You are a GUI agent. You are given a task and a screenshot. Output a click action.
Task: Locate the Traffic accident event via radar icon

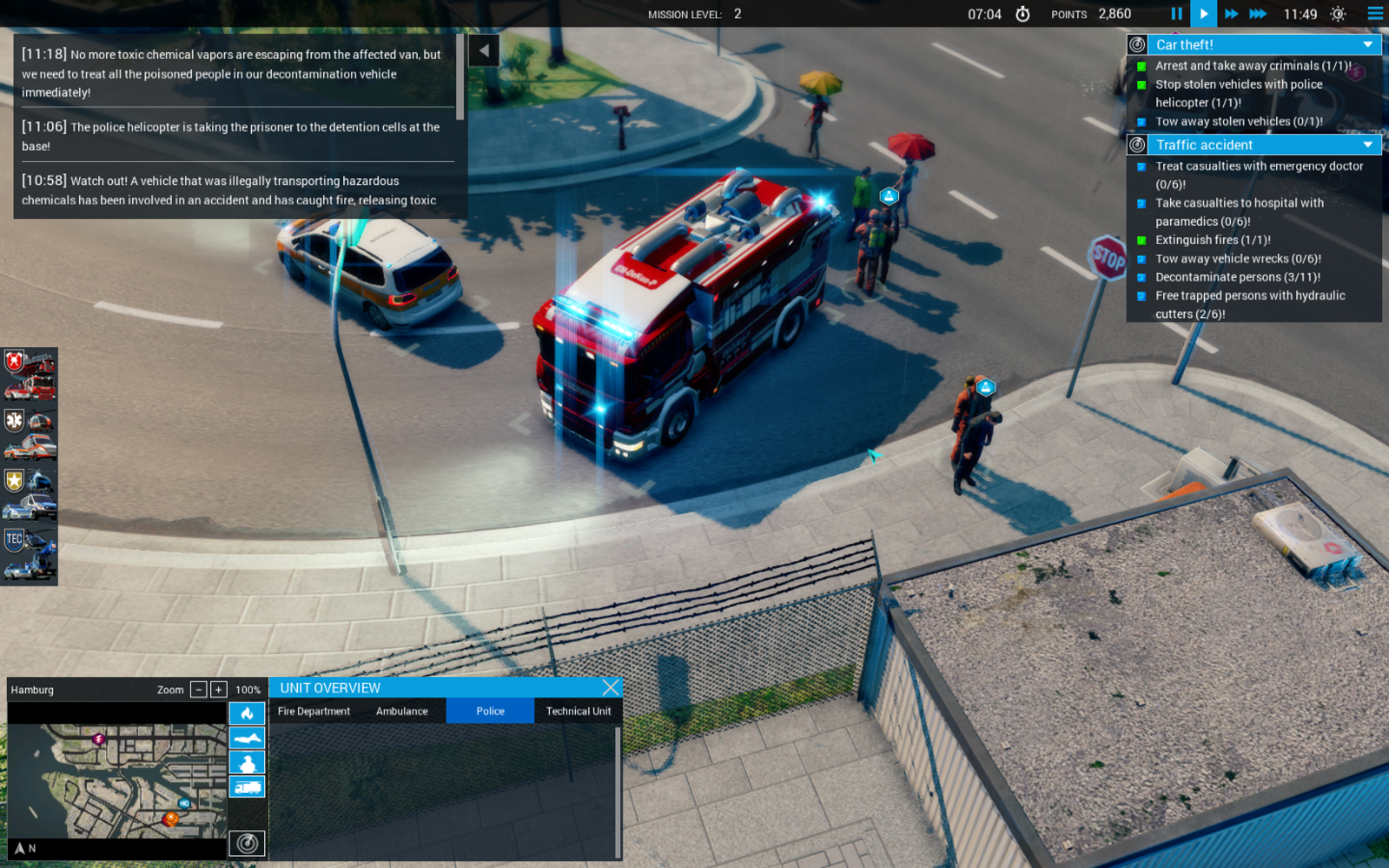[1137, 145]
